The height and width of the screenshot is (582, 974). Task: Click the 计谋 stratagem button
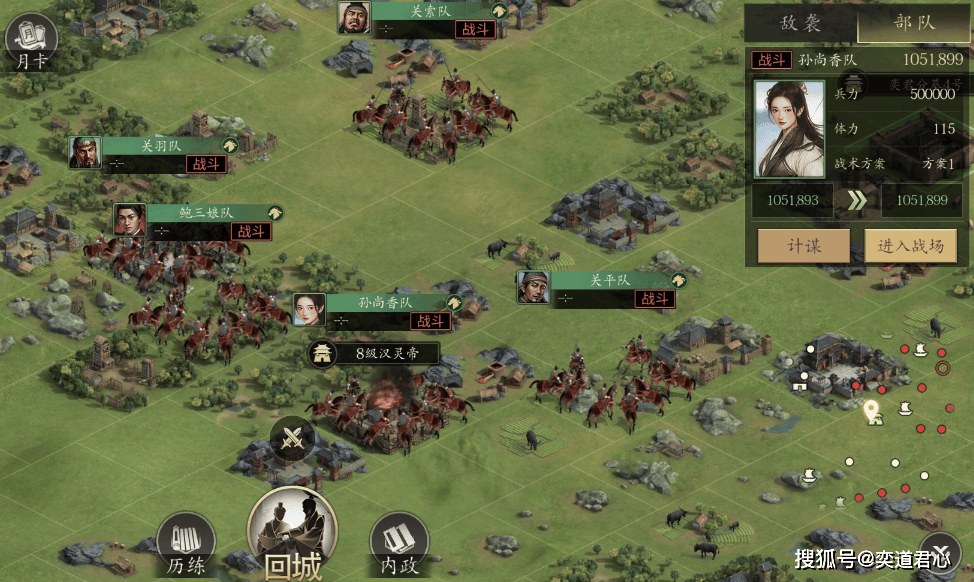pos(804,245)
